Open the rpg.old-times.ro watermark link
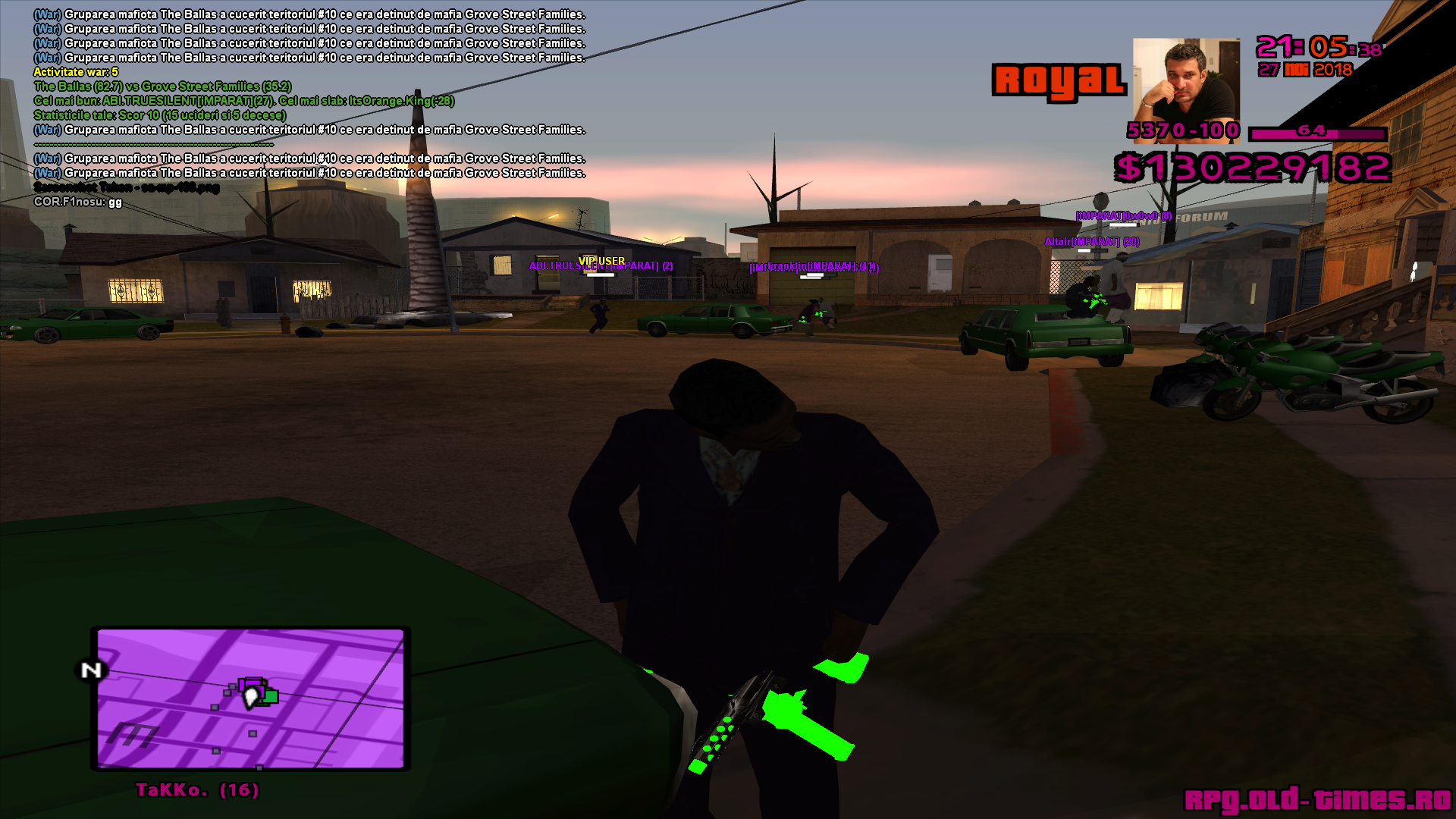 1317,799
